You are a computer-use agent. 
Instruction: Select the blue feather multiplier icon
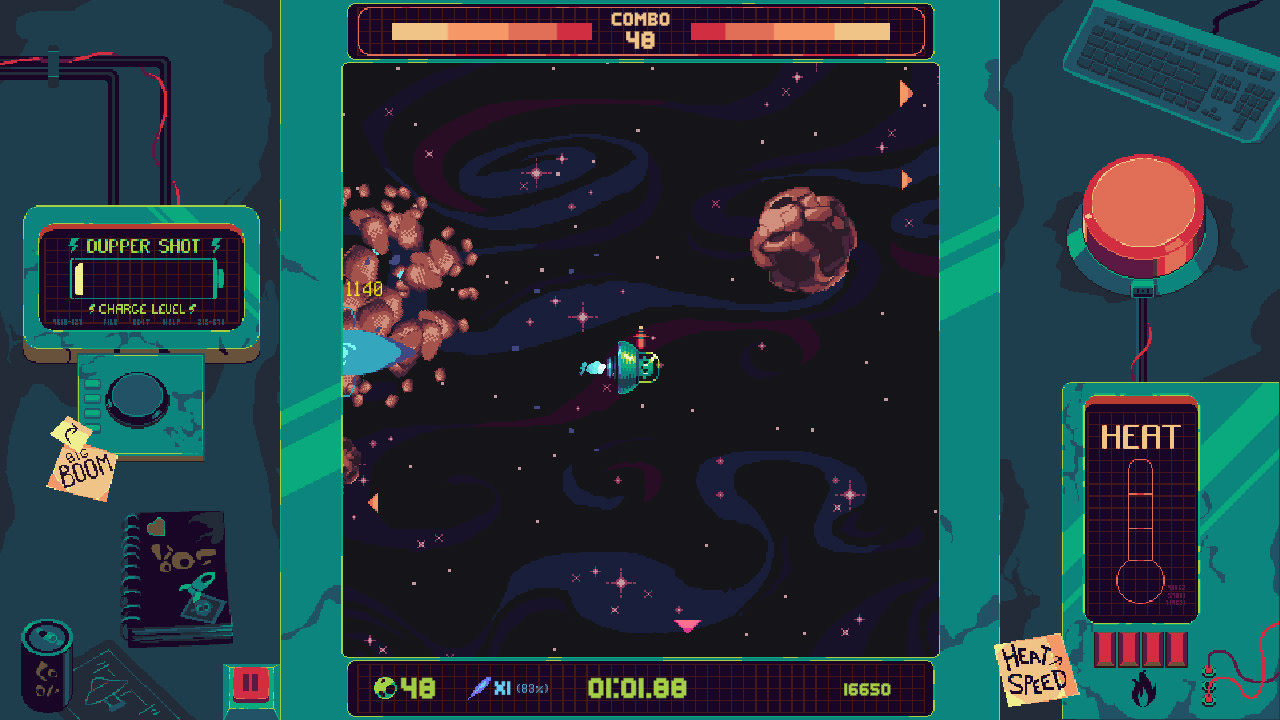(480, 688)
